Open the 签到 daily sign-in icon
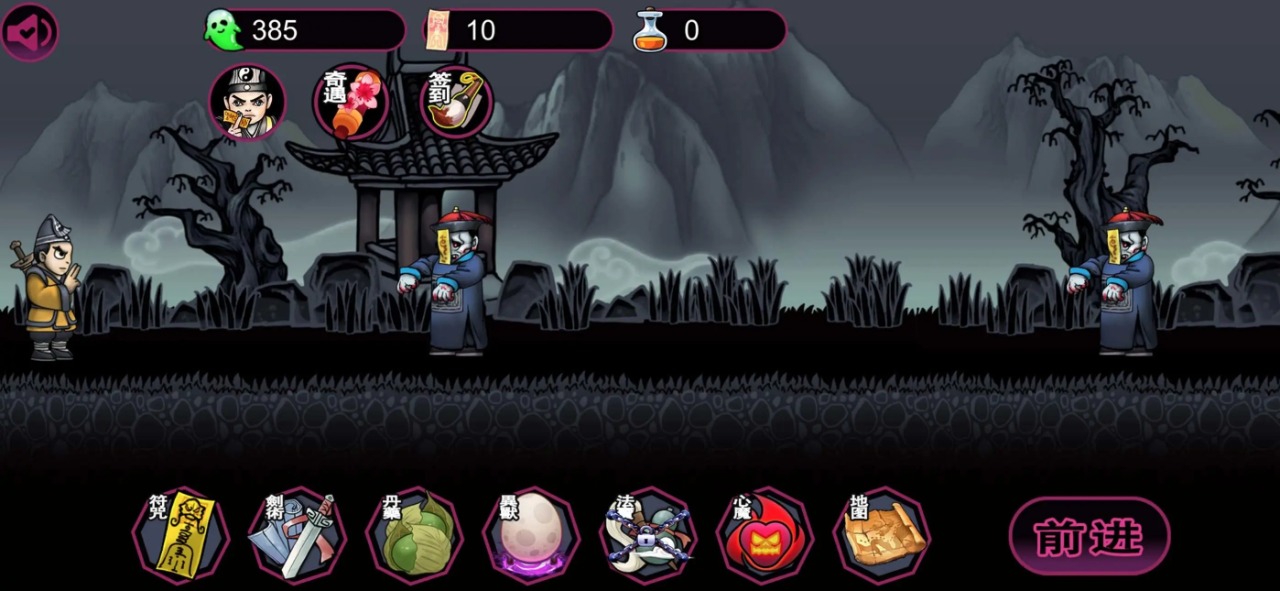Image resolution: width=1280 pixels, height=591 pixels. click(455, 101)
